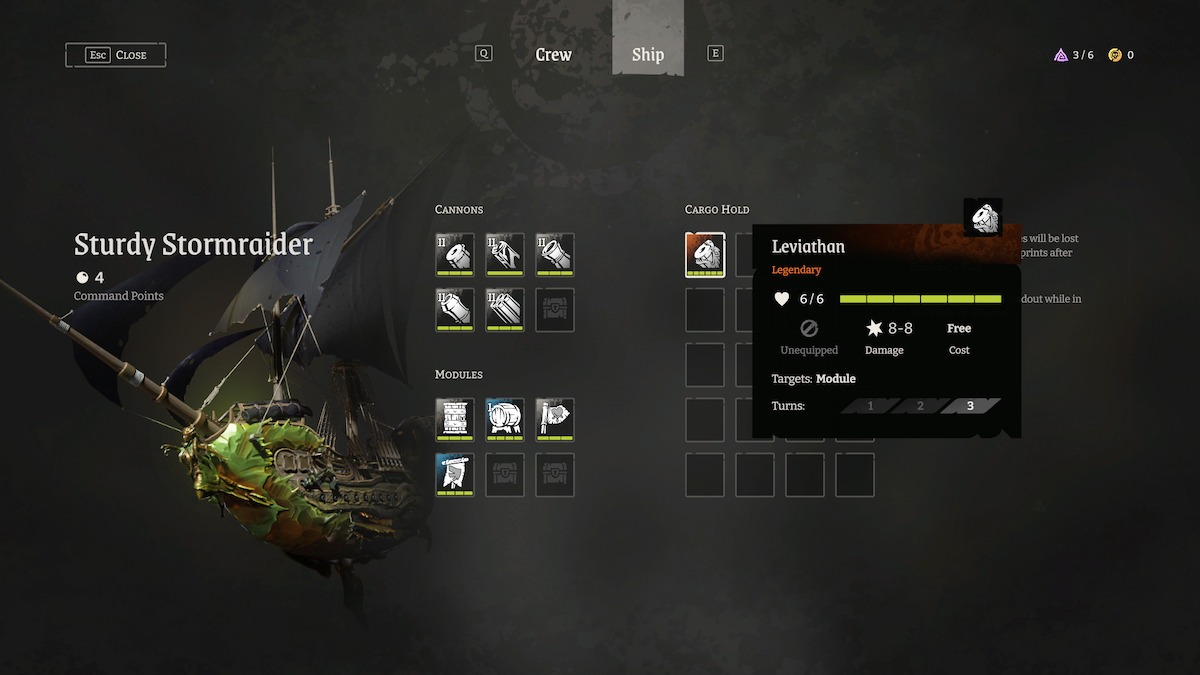Select the blue banner module
The width and height of the screenshot is (1200, 675).
point(455,474)
